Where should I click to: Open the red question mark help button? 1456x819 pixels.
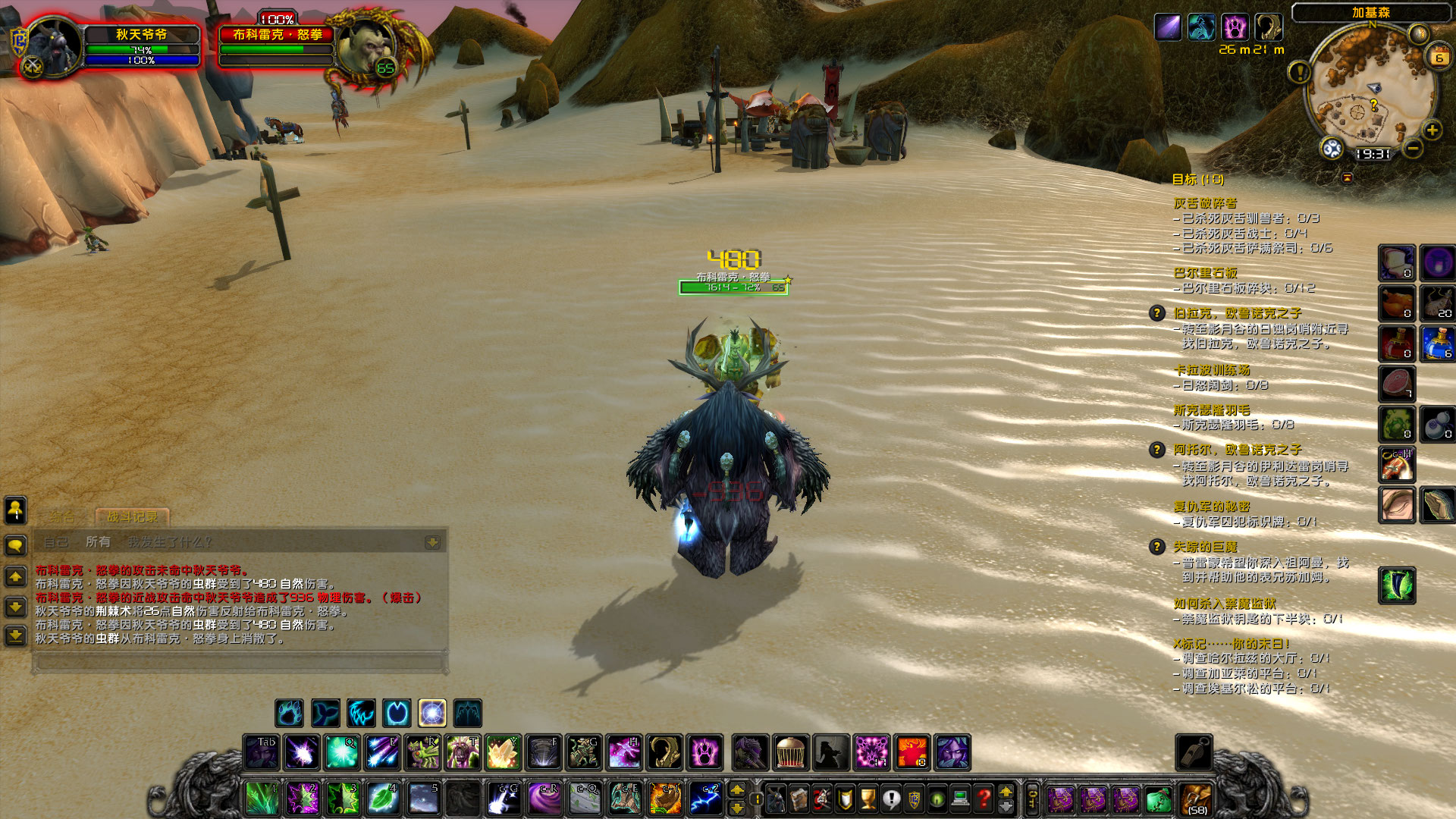pyautogui.click(x=984, y=799)
